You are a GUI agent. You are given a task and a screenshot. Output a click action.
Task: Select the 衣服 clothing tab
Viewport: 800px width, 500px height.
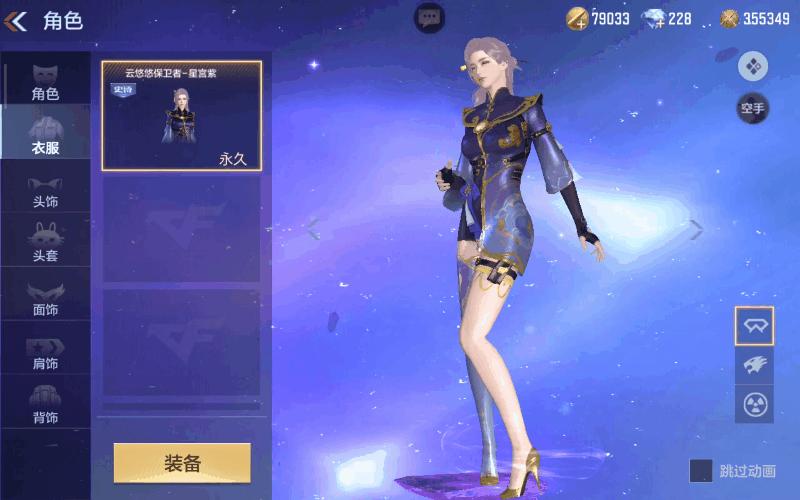coord(45,134)
